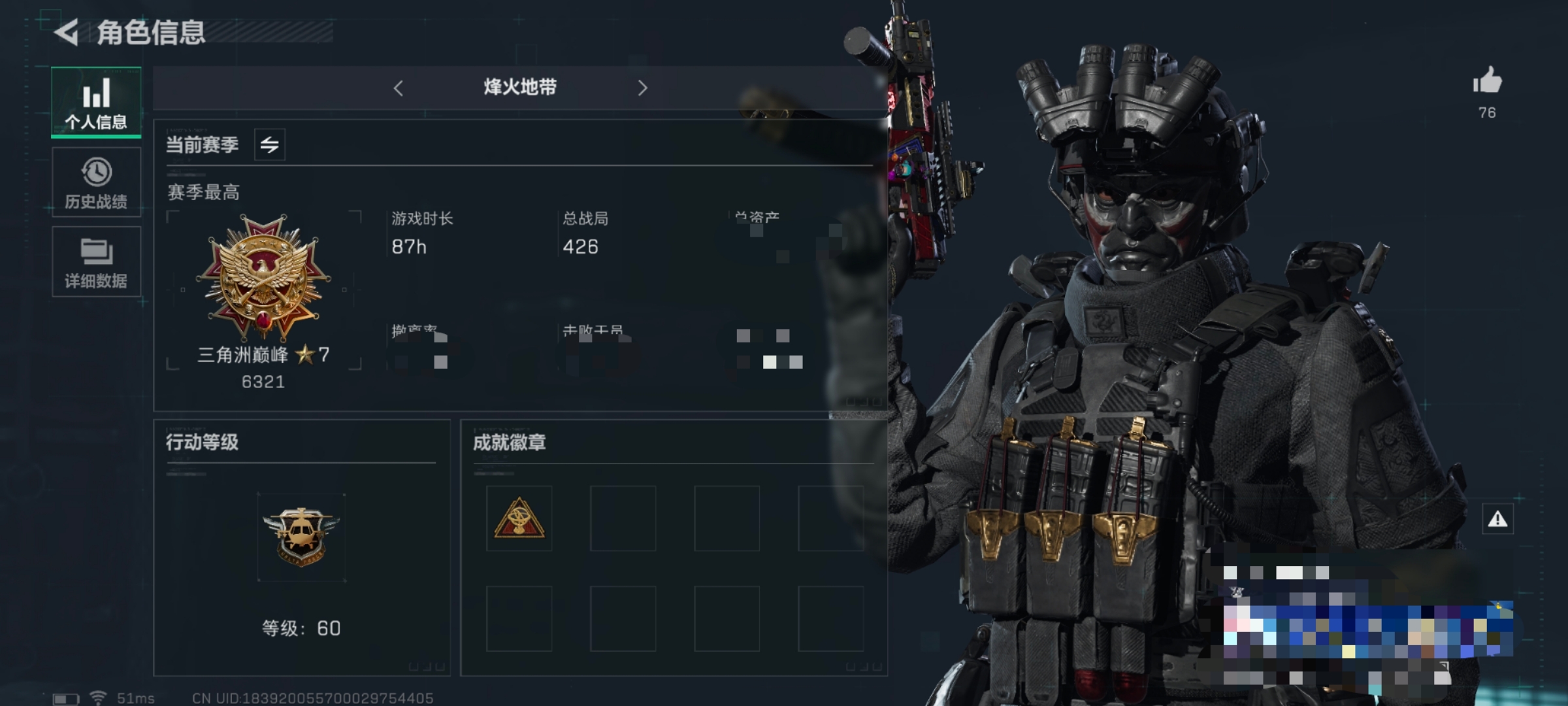This screenshot has height=706, width=1568.
Task: Toggle the 当前赛季 season swap button
Action: coord(269,144)
